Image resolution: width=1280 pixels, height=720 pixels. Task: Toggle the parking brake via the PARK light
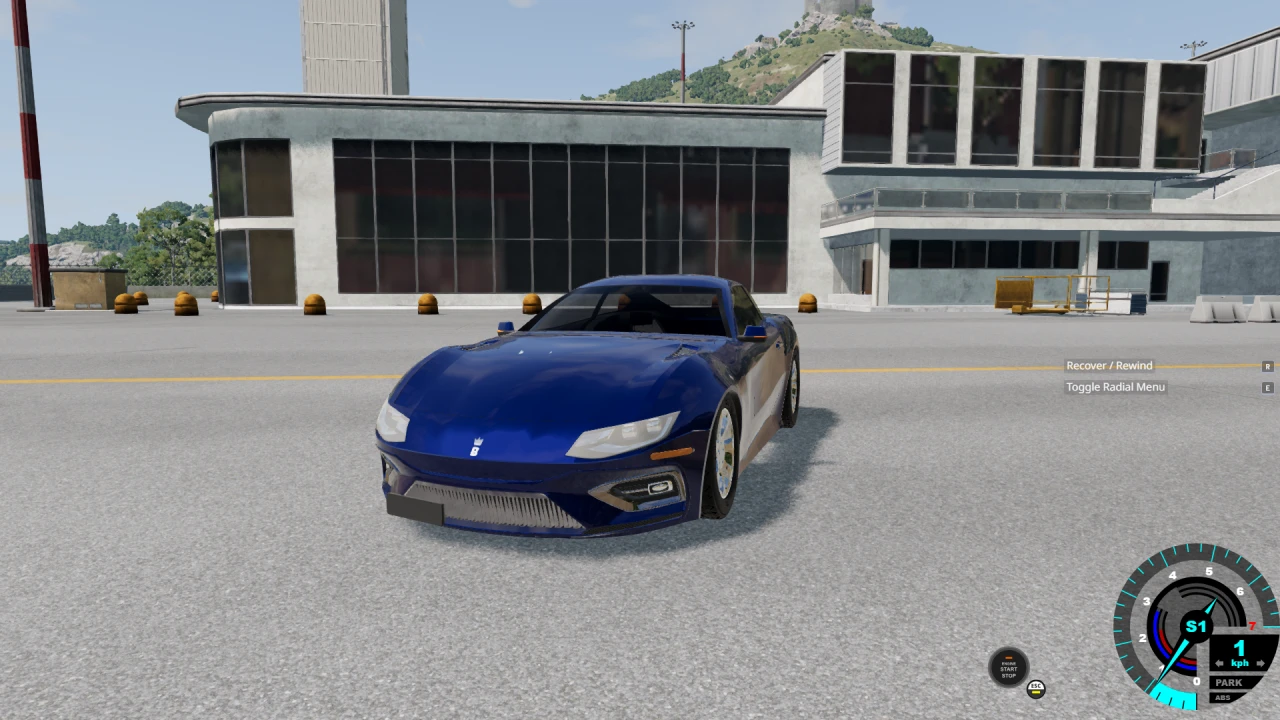click(x=1227, y=683)
